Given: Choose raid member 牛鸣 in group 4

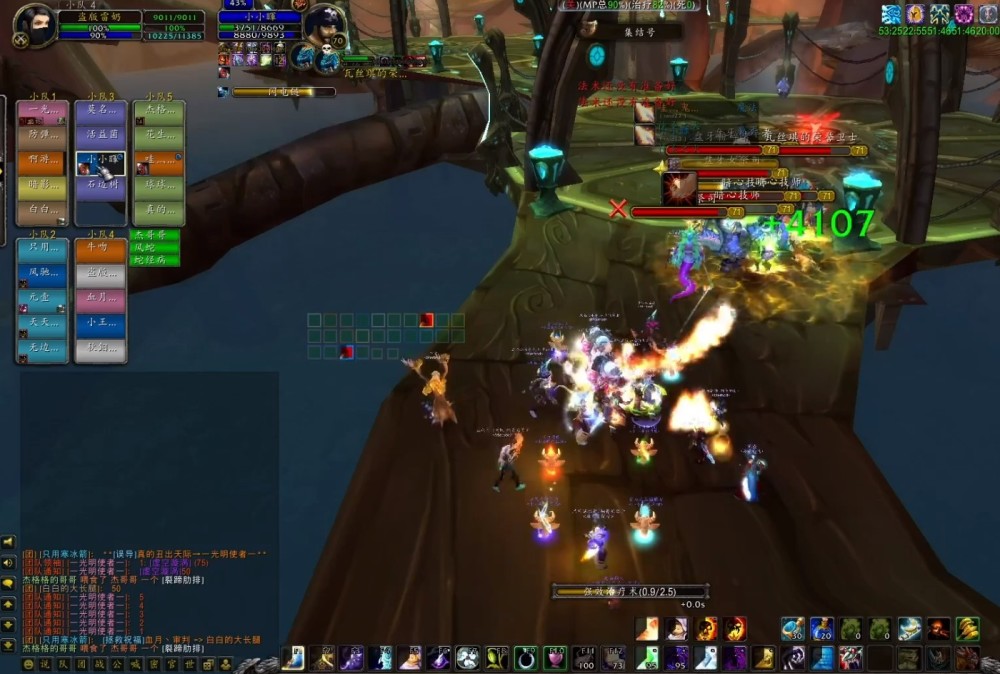Looking at the screenshot, I should pos(101,249).
